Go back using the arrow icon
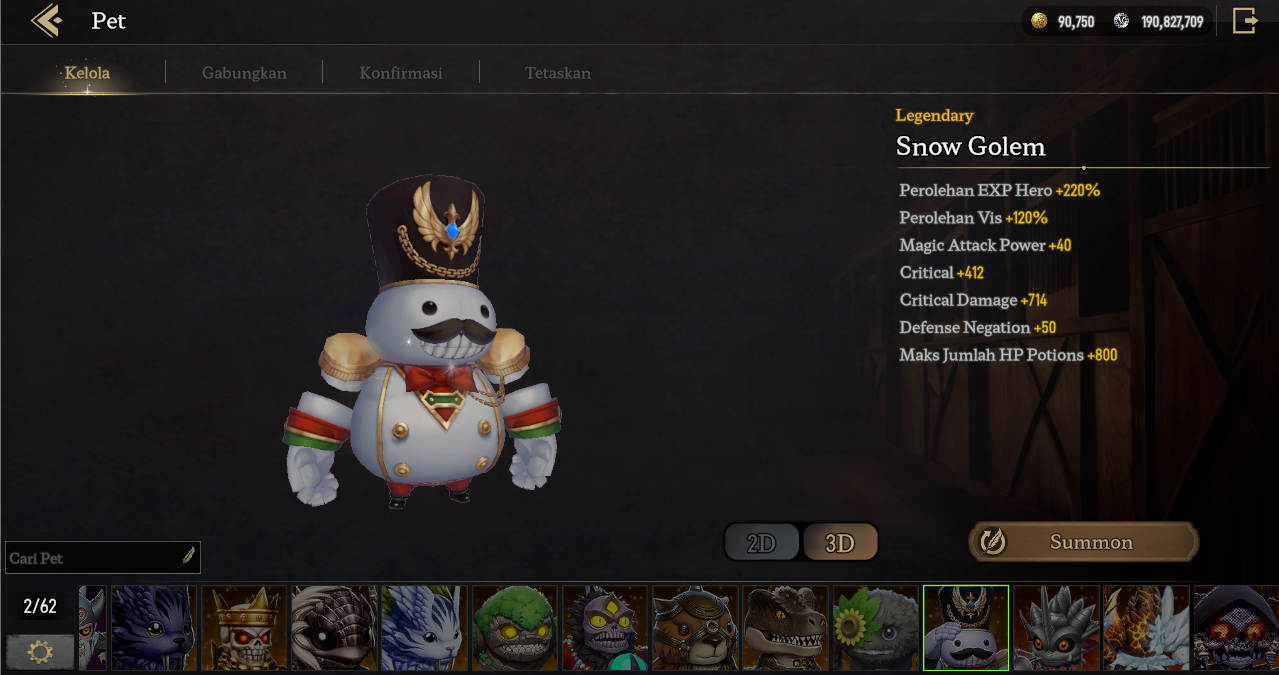 (46, 21)
